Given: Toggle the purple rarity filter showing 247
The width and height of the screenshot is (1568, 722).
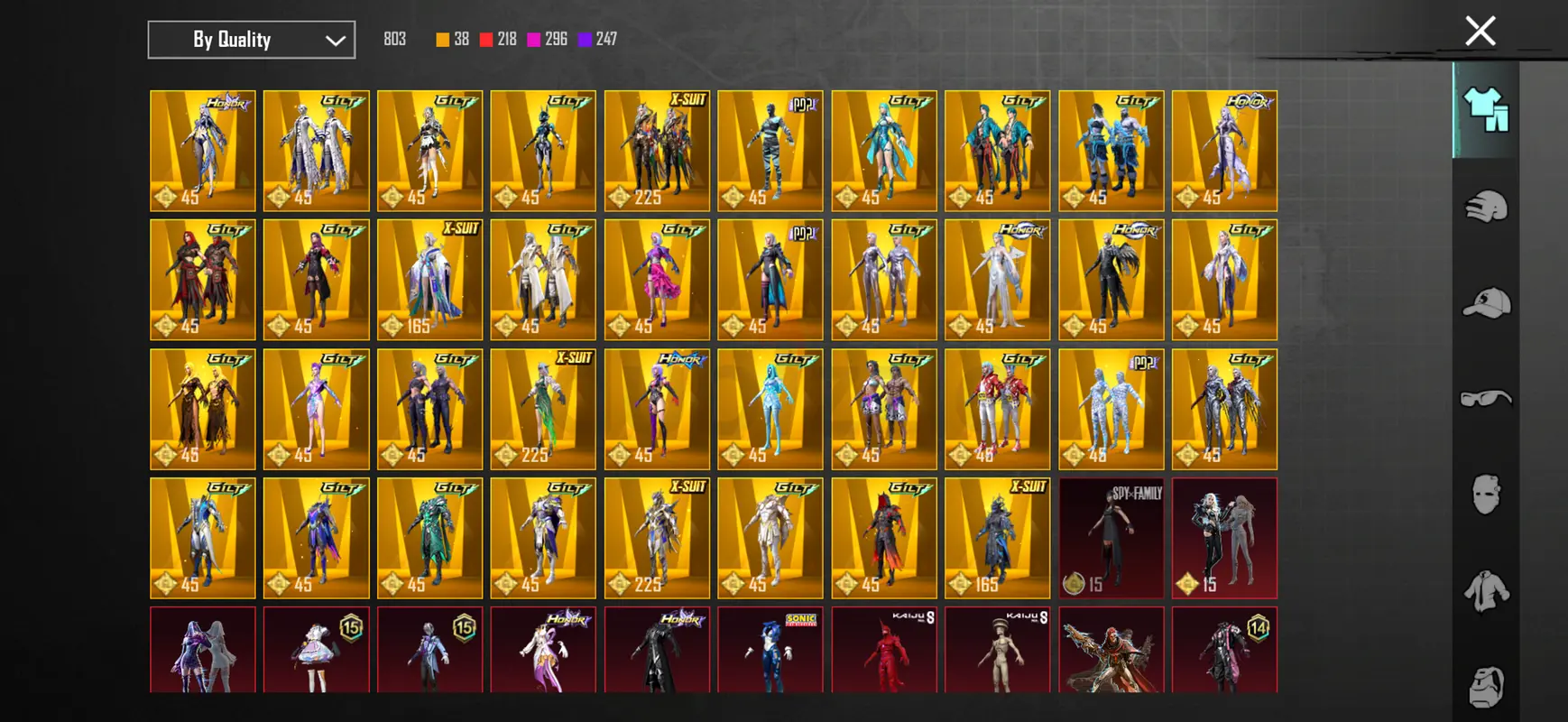Looking at the screenshot, I should [x=589, y=39].
